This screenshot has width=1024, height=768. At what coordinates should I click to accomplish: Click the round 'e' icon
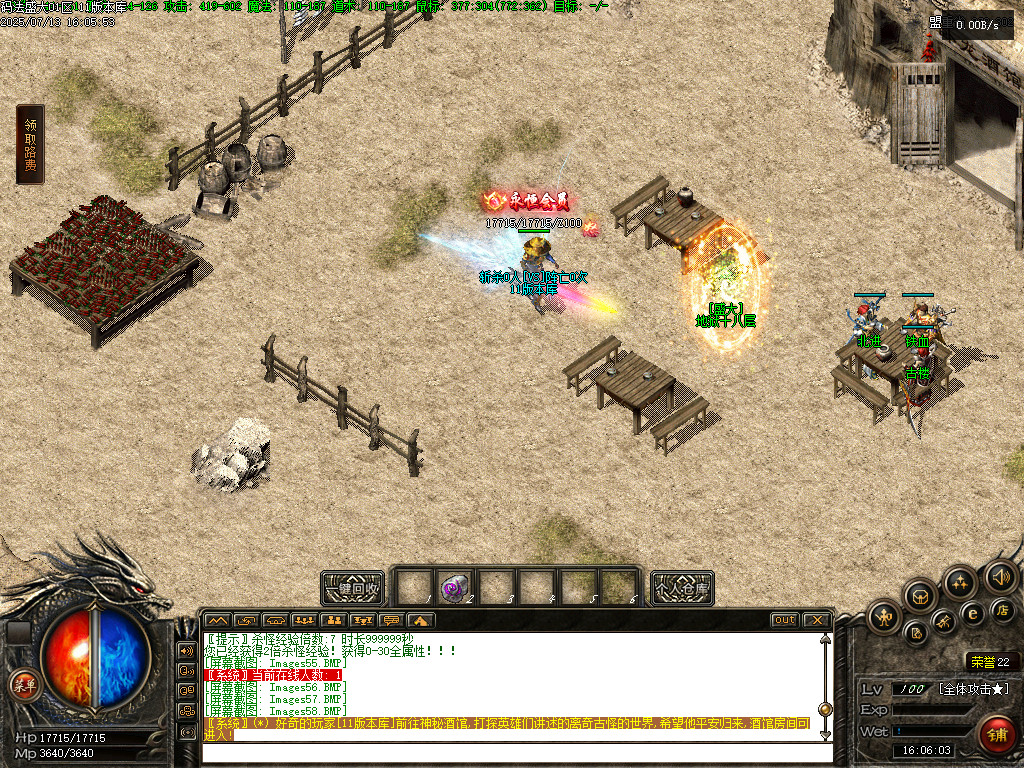point(972,613)
